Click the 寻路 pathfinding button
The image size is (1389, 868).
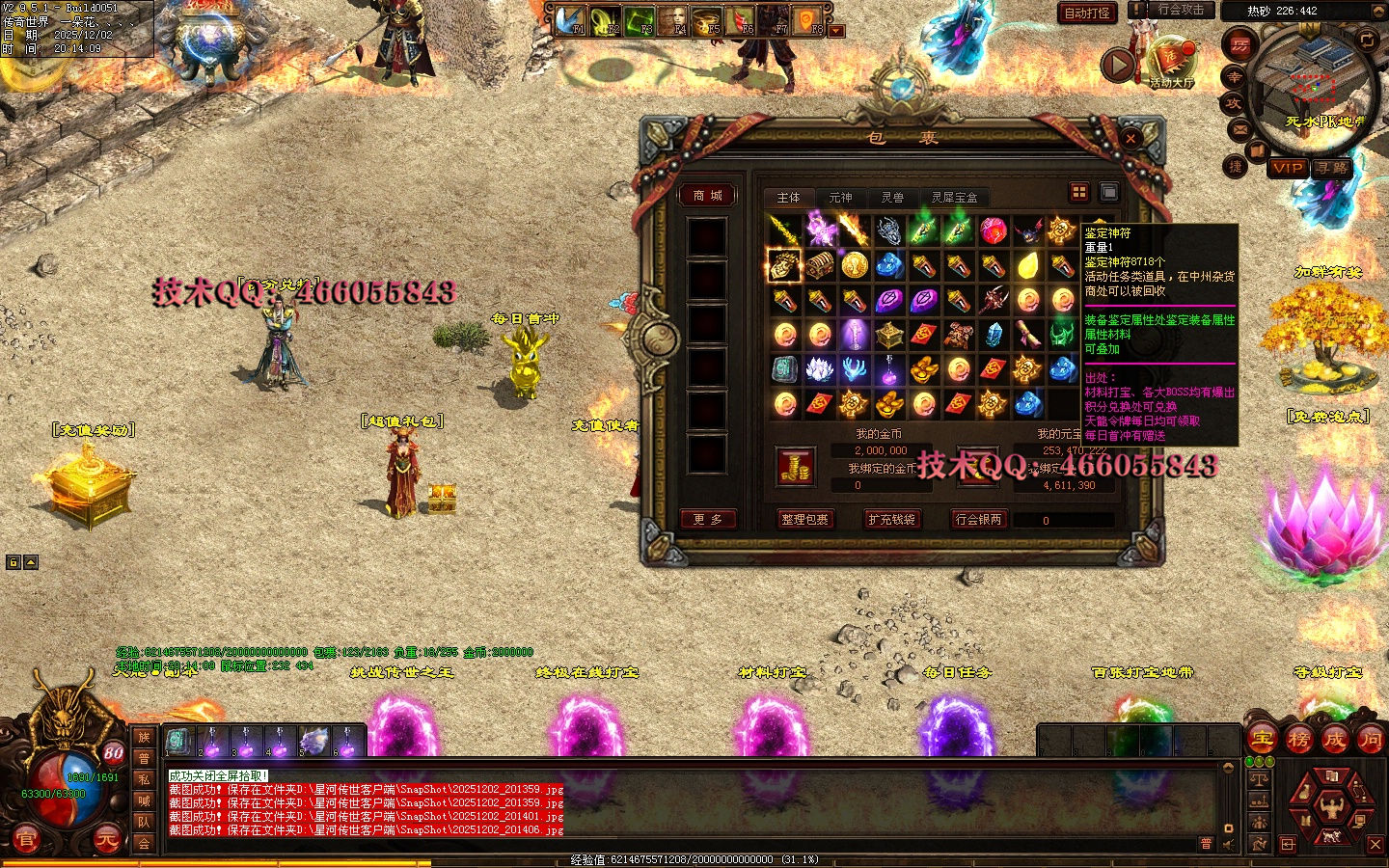pyautogui.click(x=1332, y=168)
